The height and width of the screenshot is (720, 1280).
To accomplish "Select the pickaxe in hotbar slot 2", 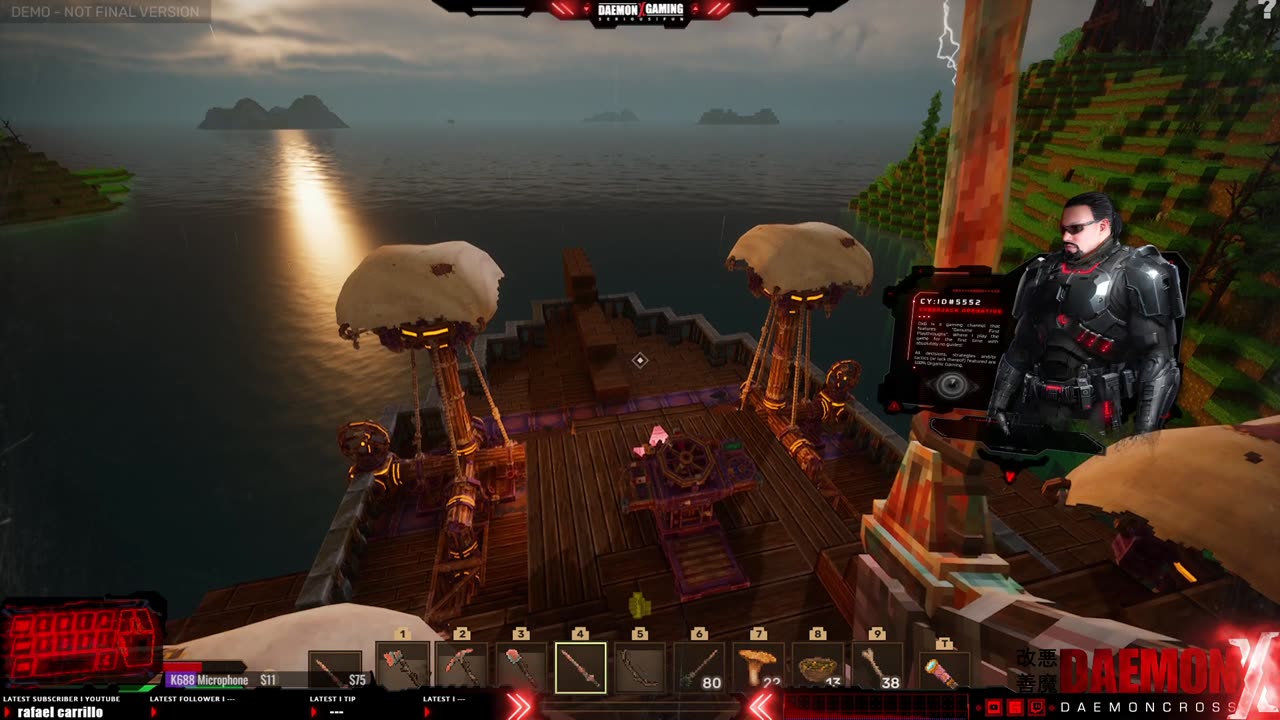I will point(461,667).
